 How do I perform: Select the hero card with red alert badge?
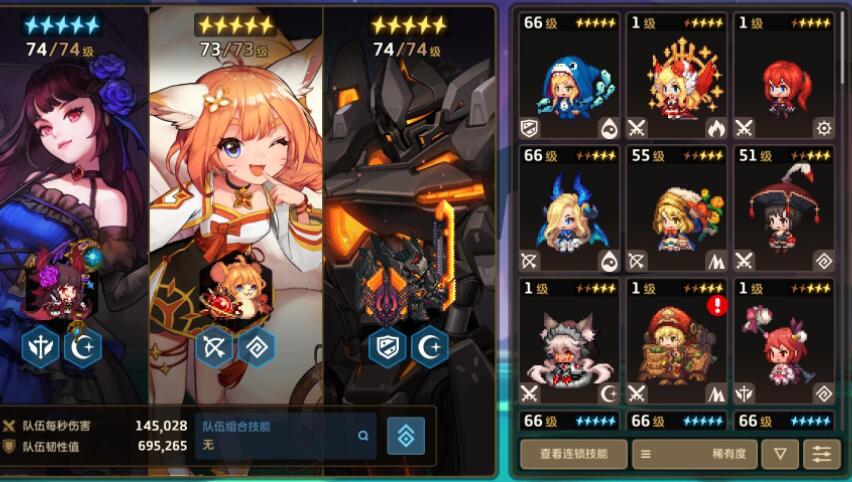(676, 341)
